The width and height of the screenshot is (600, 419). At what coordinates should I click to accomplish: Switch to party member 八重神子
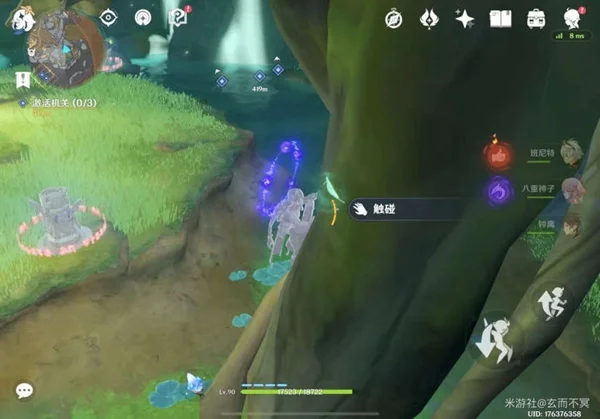point(568,188)
